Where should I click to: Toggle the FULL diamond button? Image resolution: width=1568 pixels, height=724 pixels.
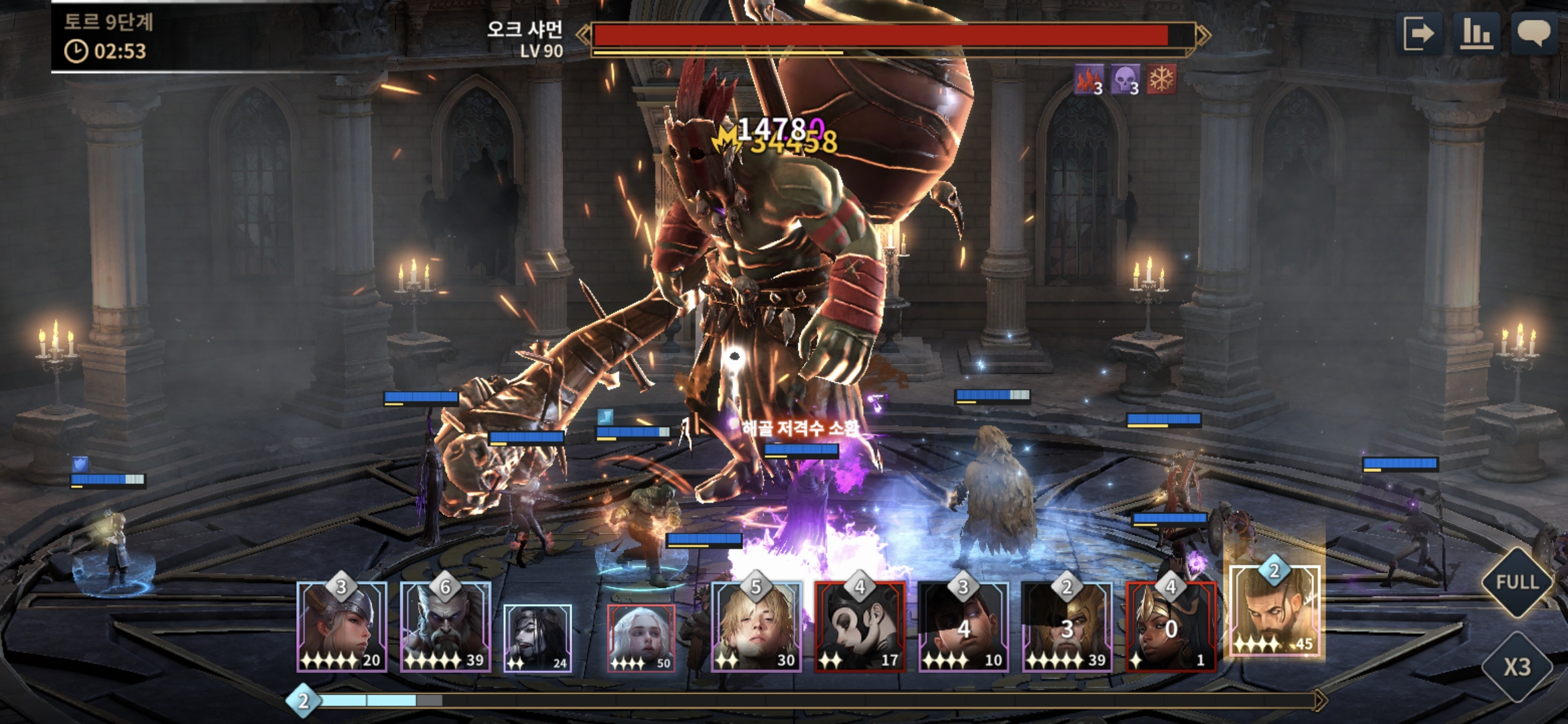coord(1517,582)
